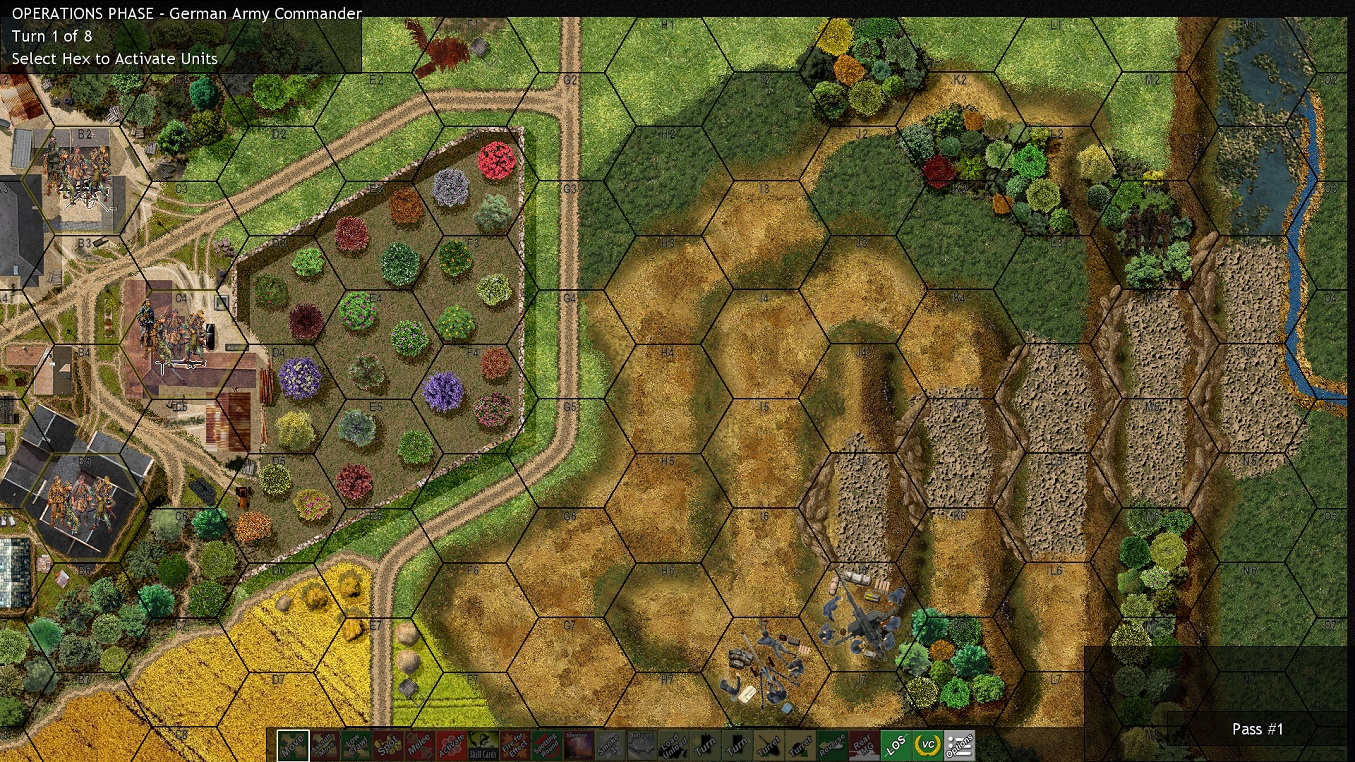Choose the Reverse movement command
The image size is (1355, 762).
click(833, 745)
